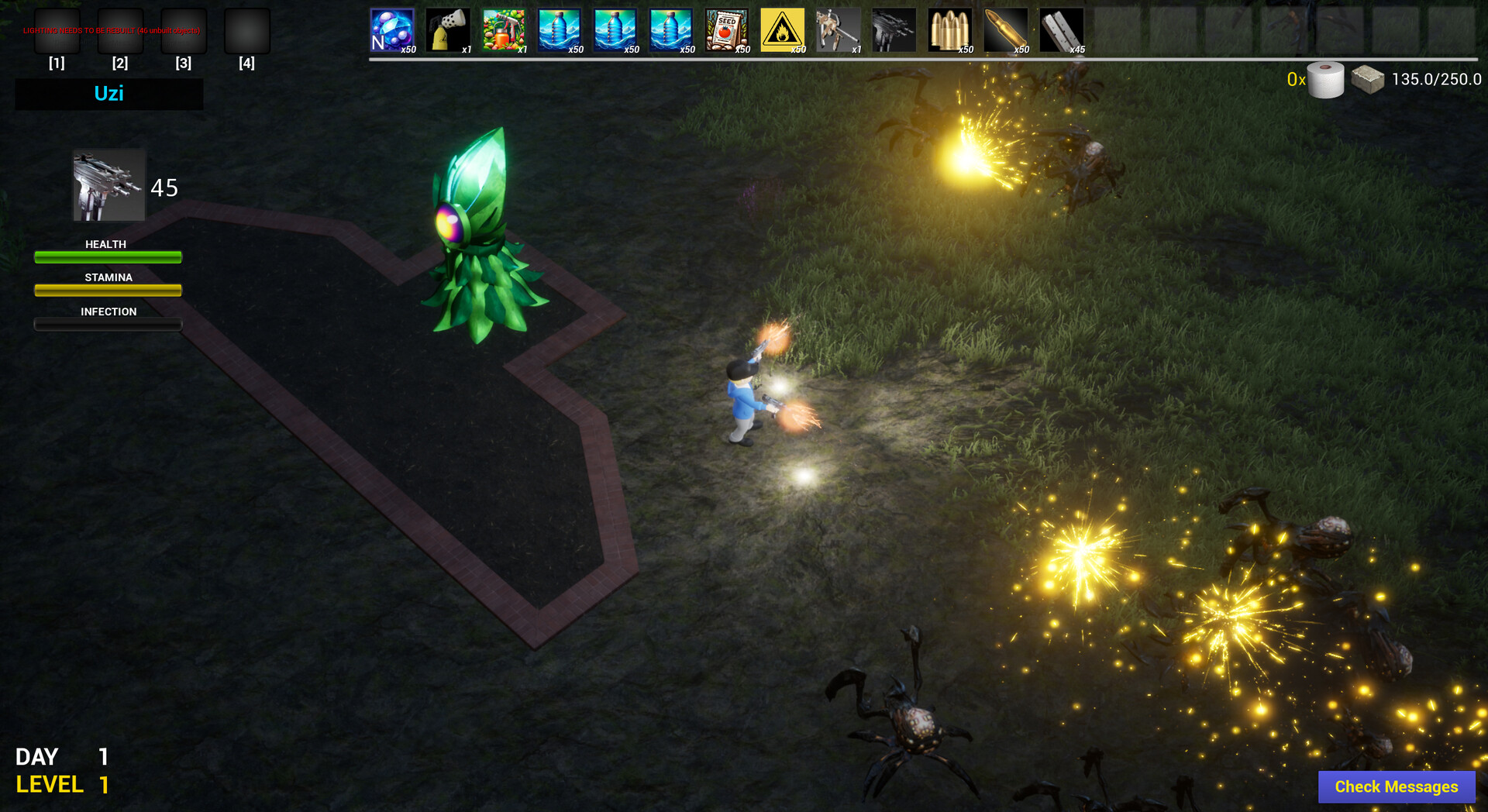Select the stack of bullets ammo

point(950,29)
